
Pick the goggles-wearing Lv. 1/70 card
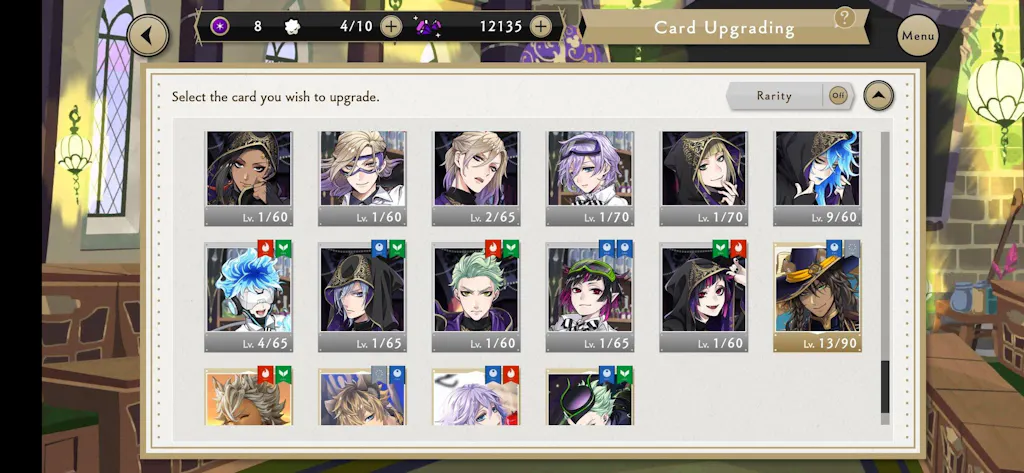pyautogui.click(x=590, y=178)
